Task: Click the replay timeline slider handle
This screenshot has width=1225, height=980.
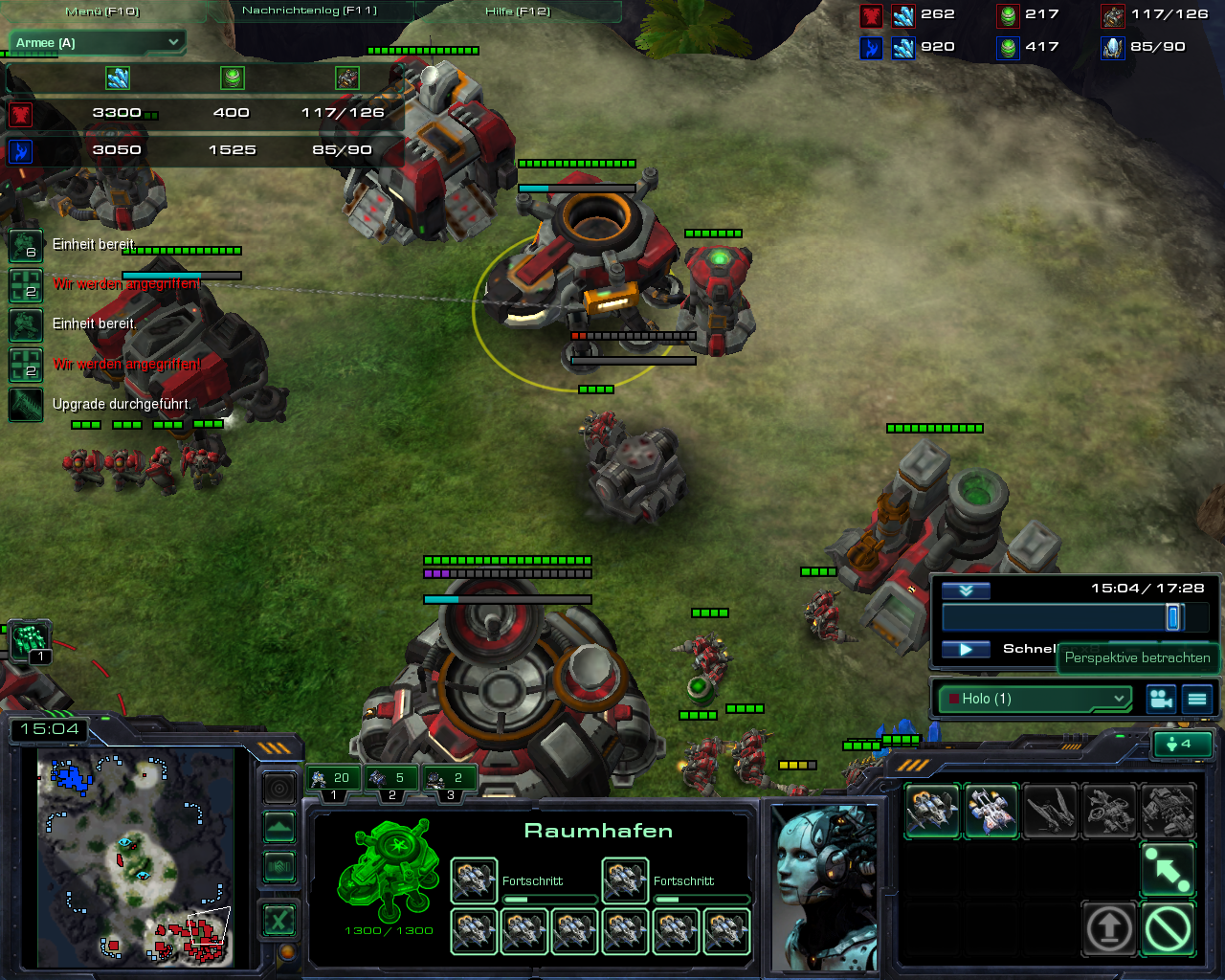Action: click(1173, 617)
